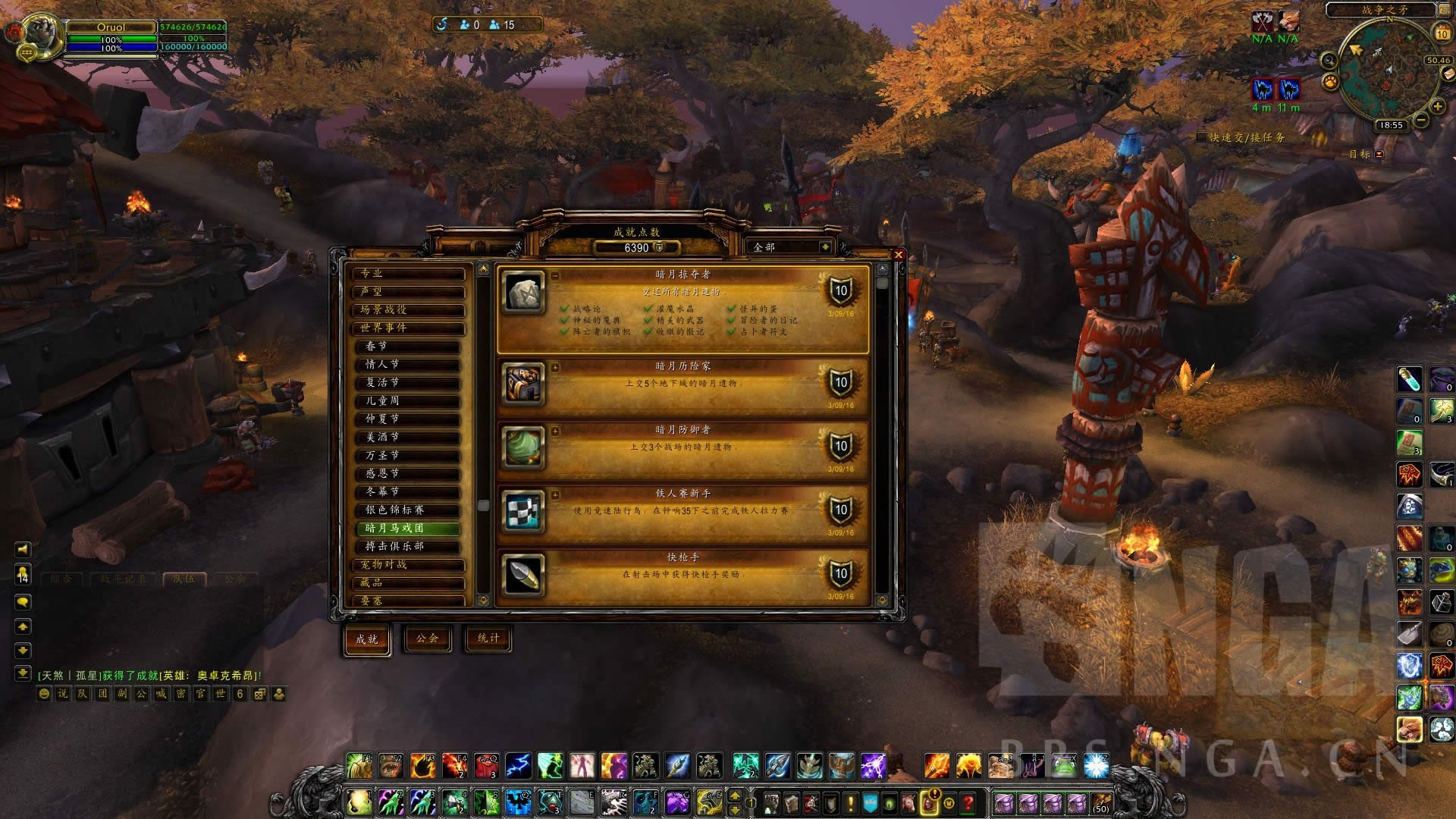Switch to the 公会 guild tab

click(427, 639)
